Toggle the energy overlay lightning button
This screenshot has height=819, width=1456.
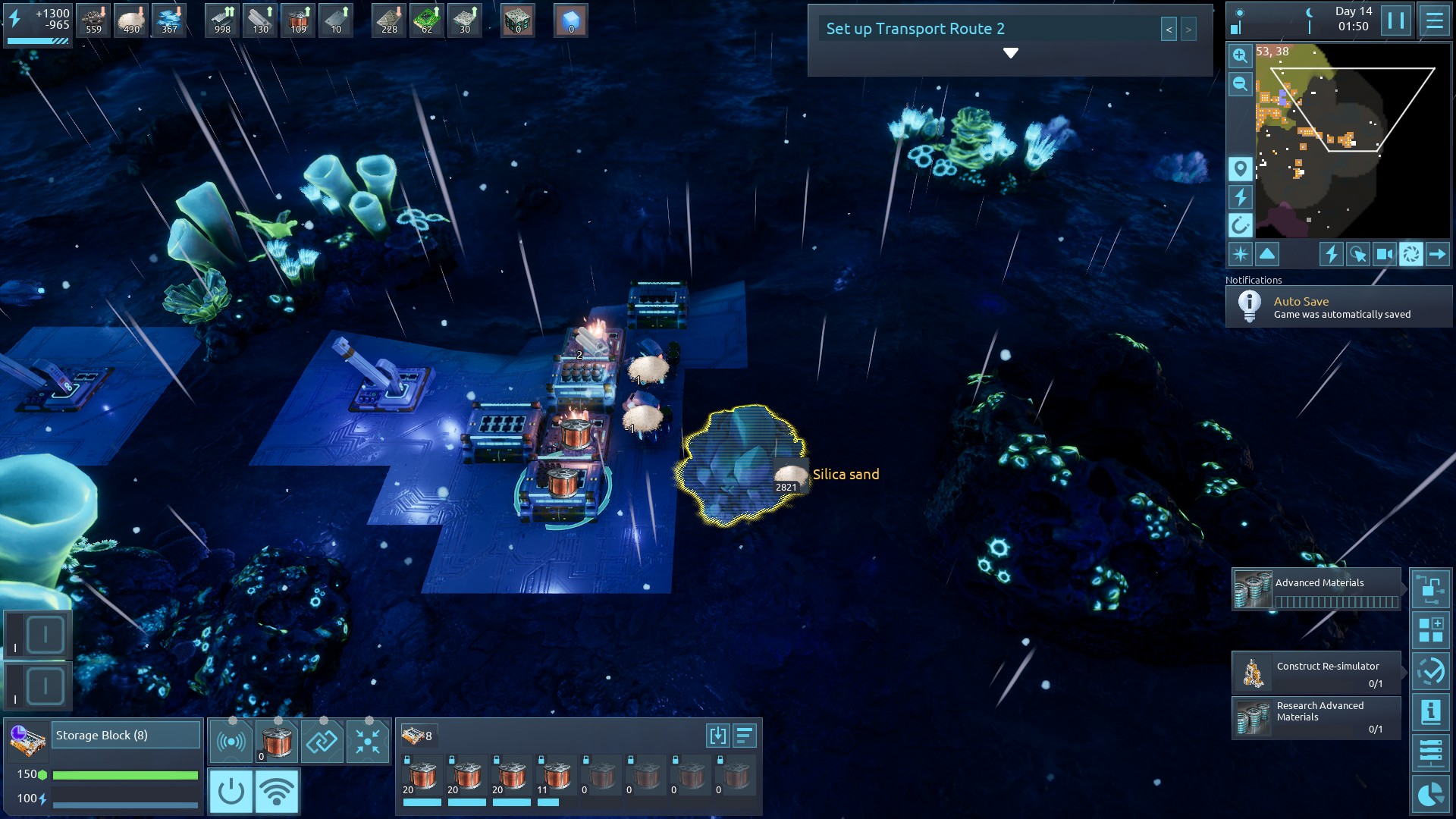tap(1240, 197)
